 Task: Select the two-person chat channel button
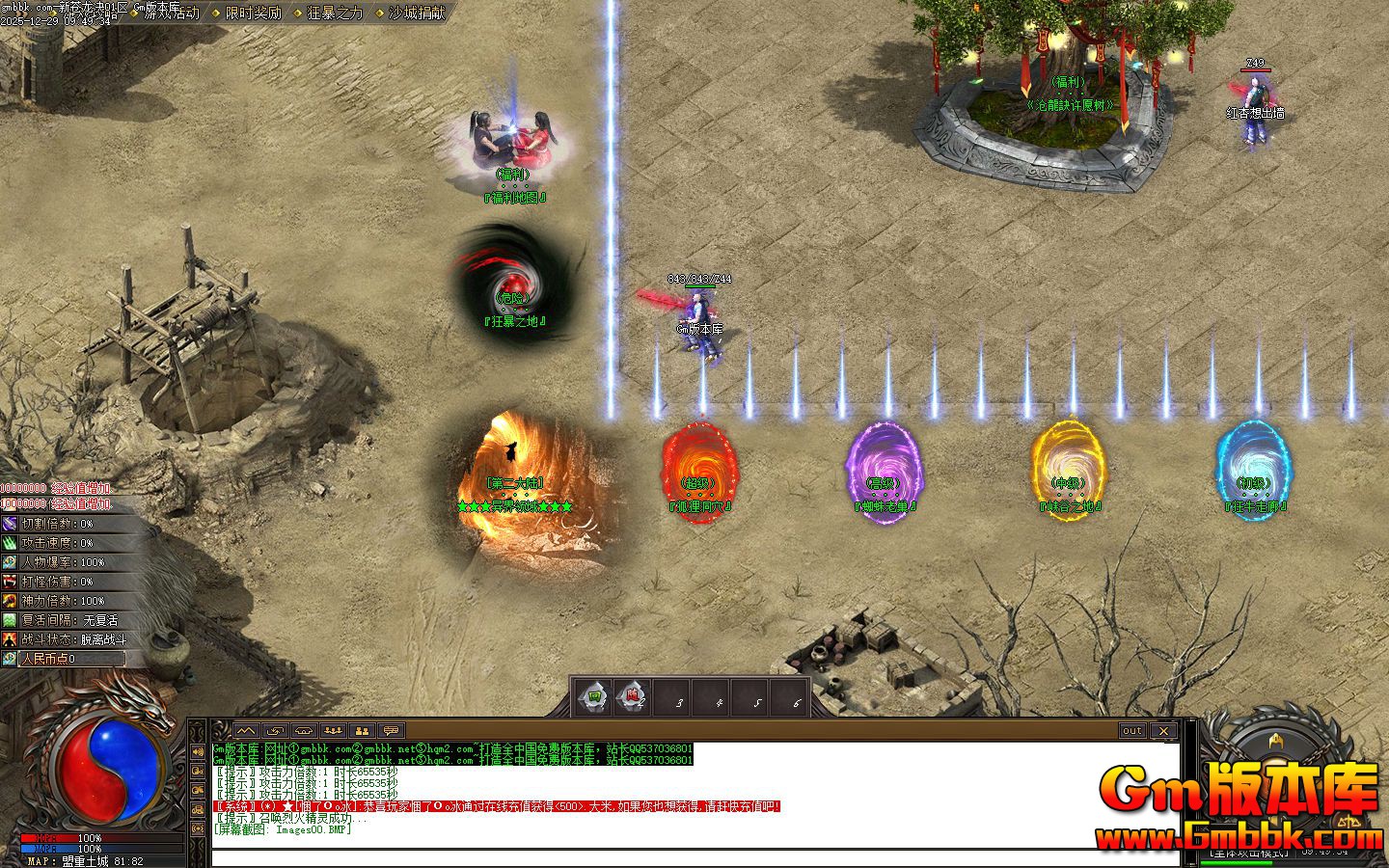[x=363, y=731]
